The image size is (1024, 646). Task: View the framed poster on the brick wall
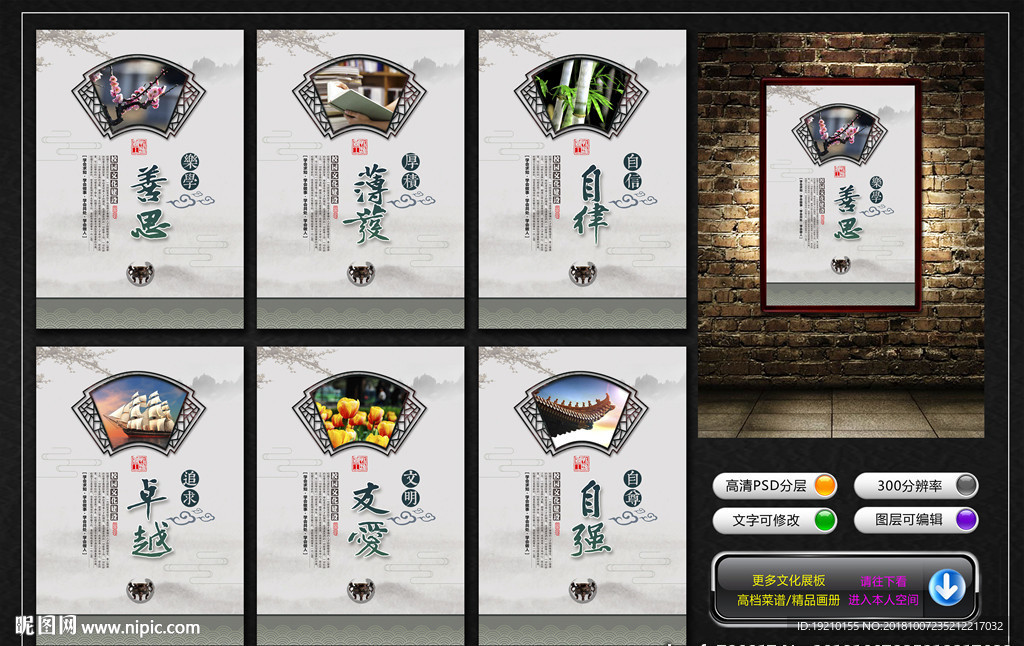pyautogui.click(x=840, y=195)
